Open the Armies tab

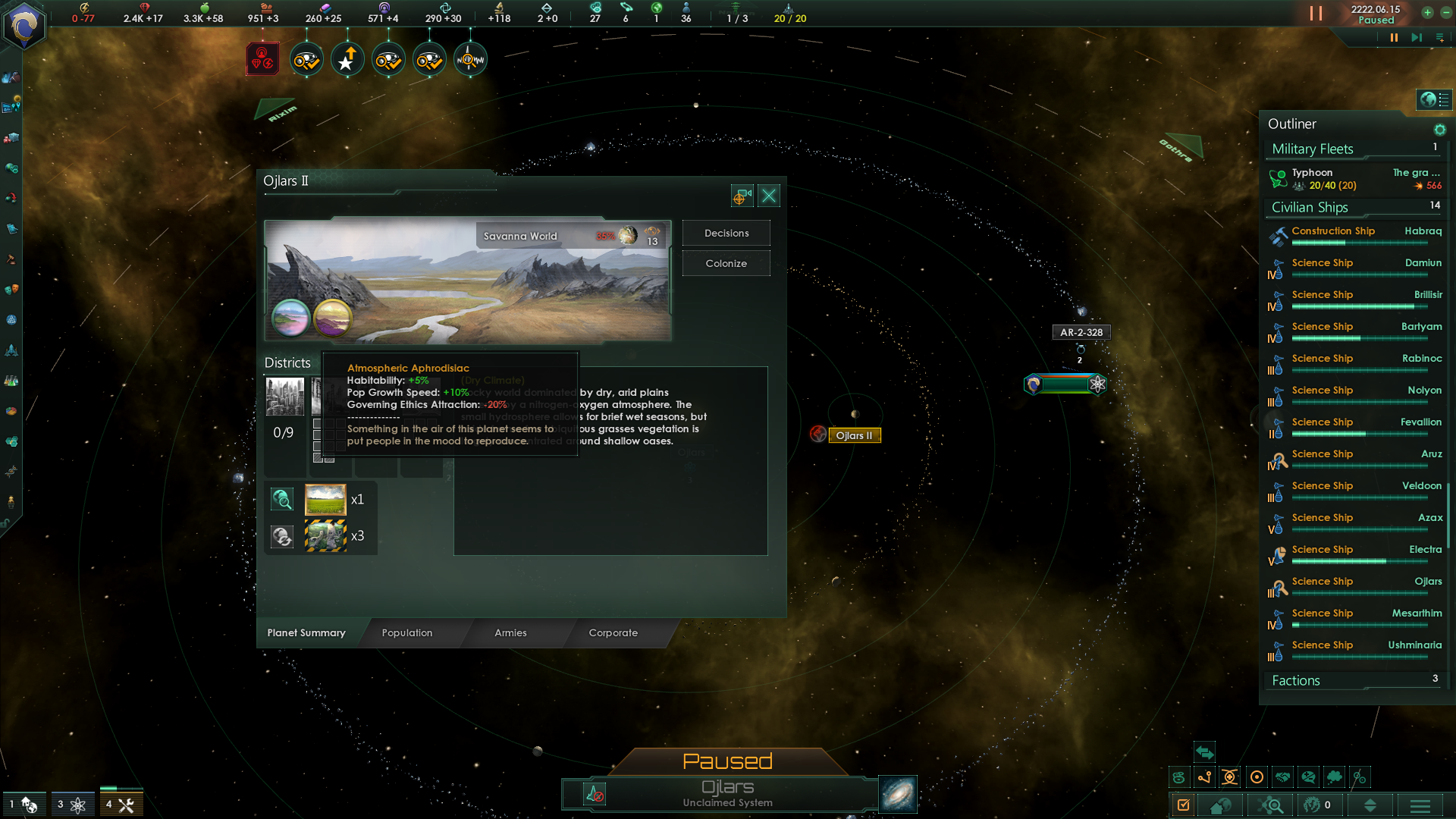pos(510,632)
